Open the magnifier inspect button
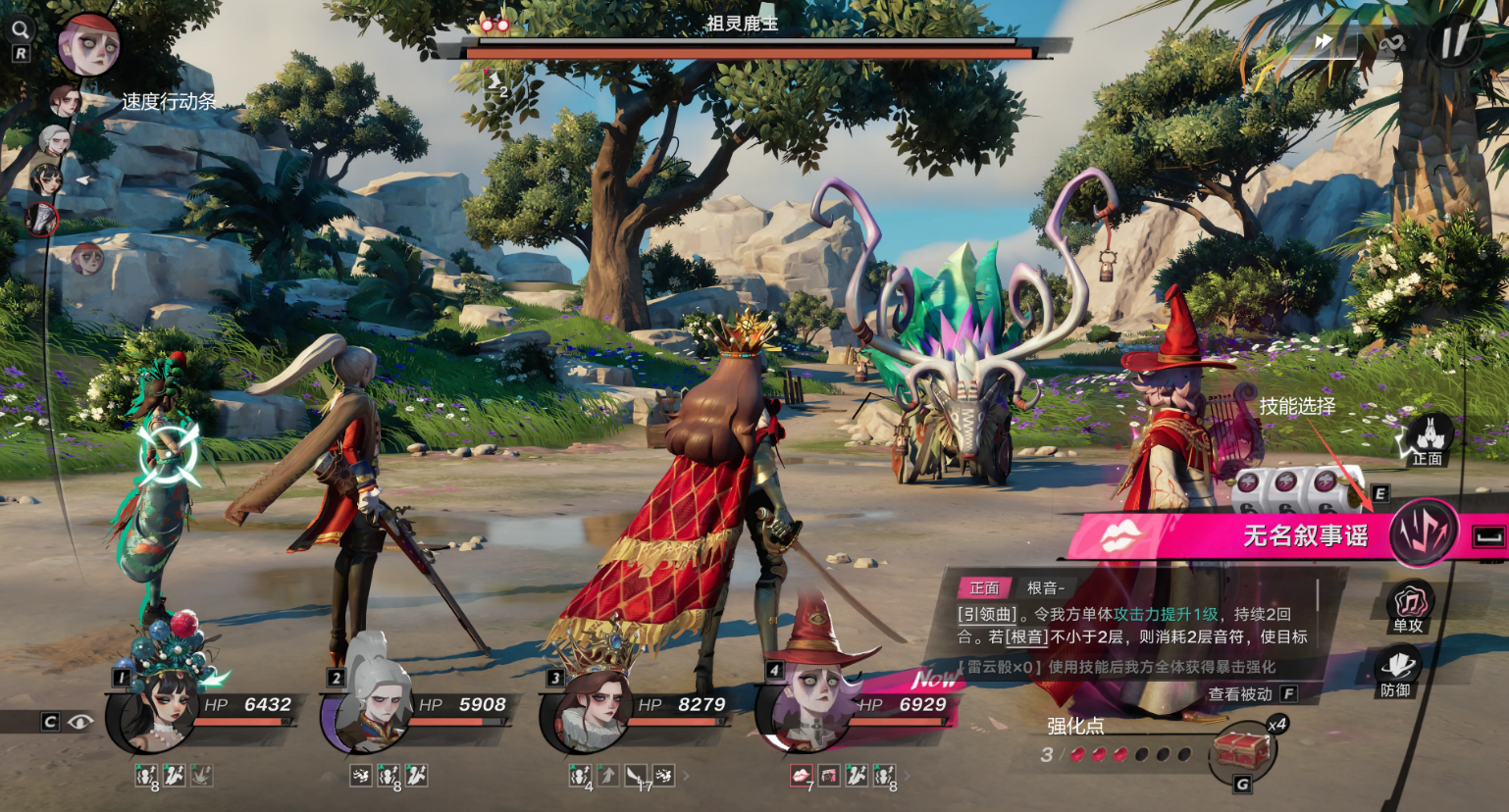Screen dimensions: 1509x812 (x=20, y=29)
